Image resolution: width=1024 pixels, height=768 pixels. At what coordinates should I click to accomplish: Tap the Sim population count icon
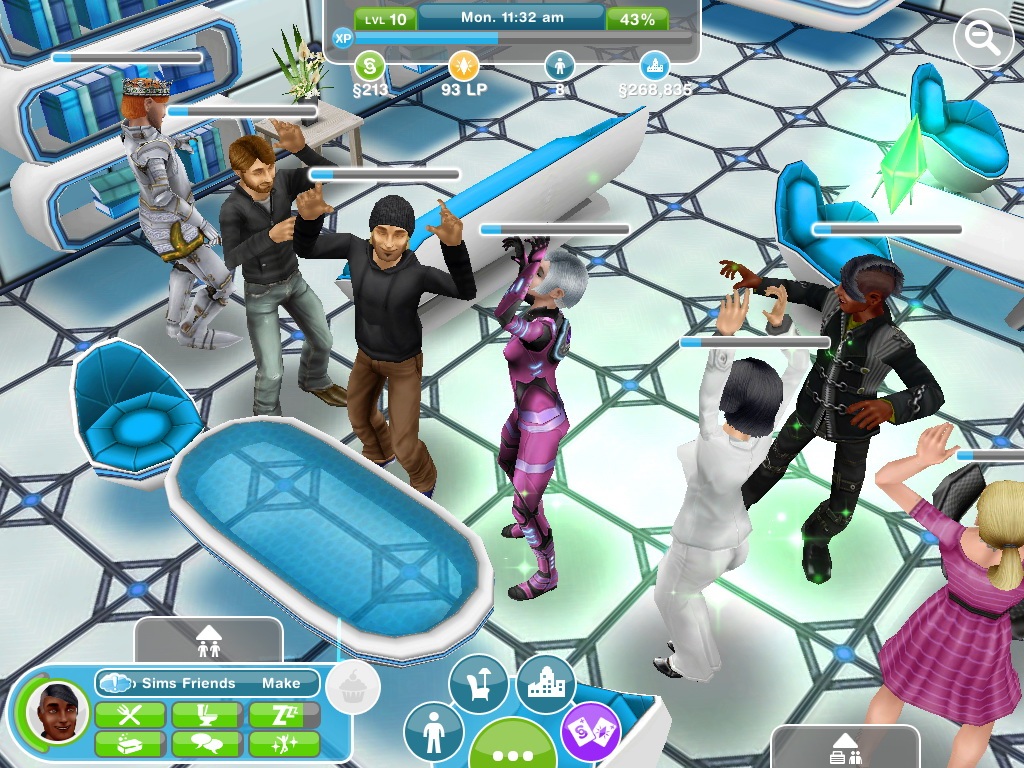point(559,67)
